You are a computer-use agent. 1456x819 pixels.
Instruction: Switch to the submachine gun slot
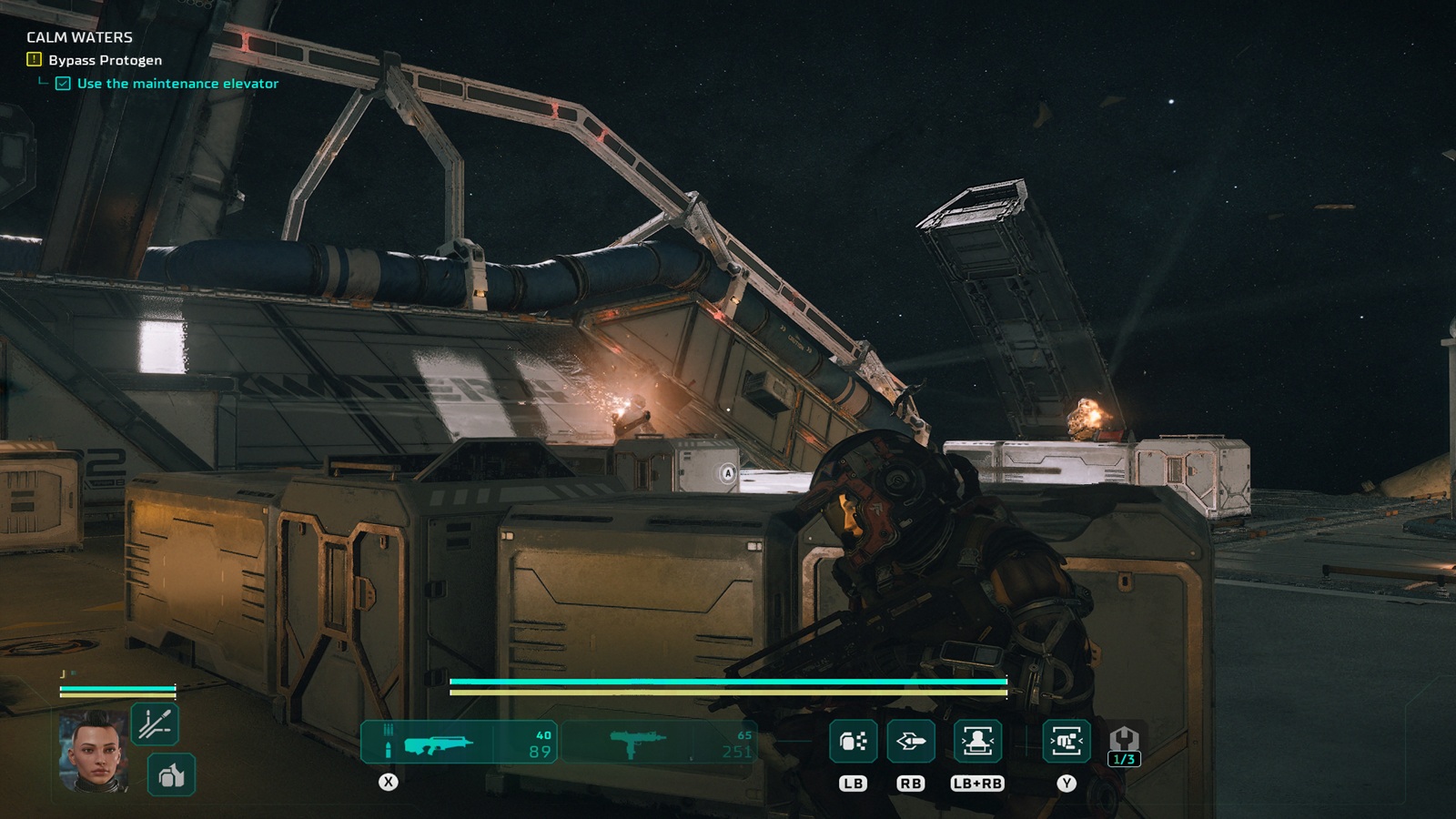658,743
